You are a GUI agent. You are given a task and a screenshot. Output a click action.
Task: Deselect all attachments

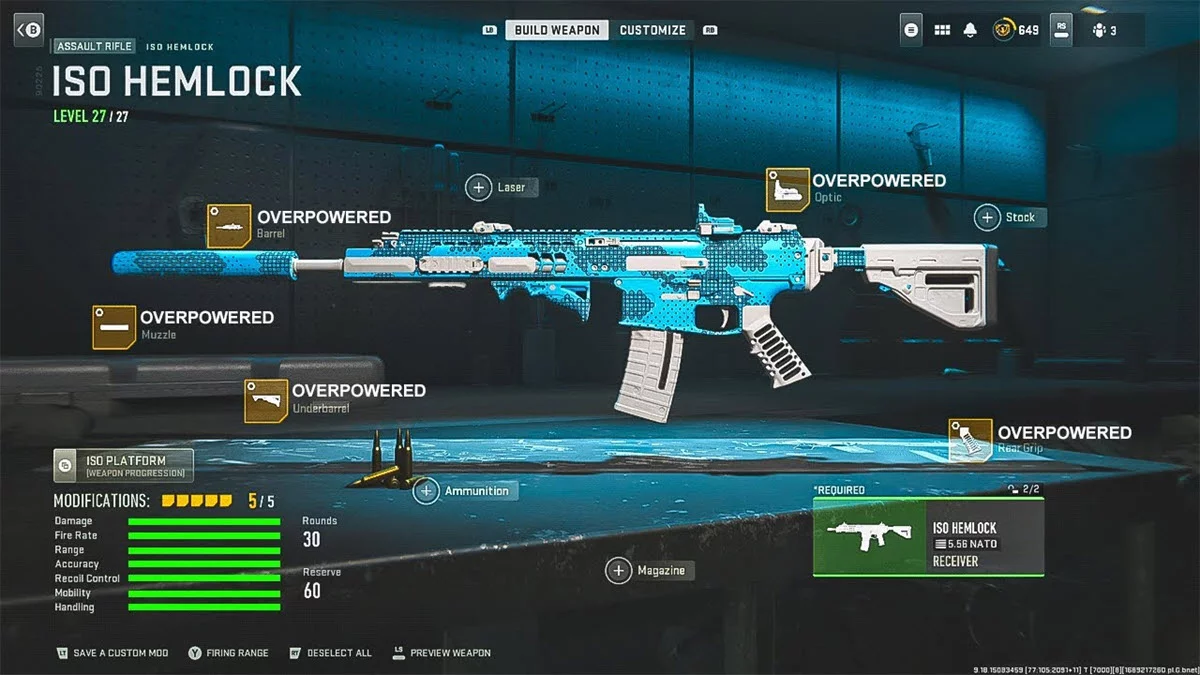pyautogui.click(x=330, y=653)
